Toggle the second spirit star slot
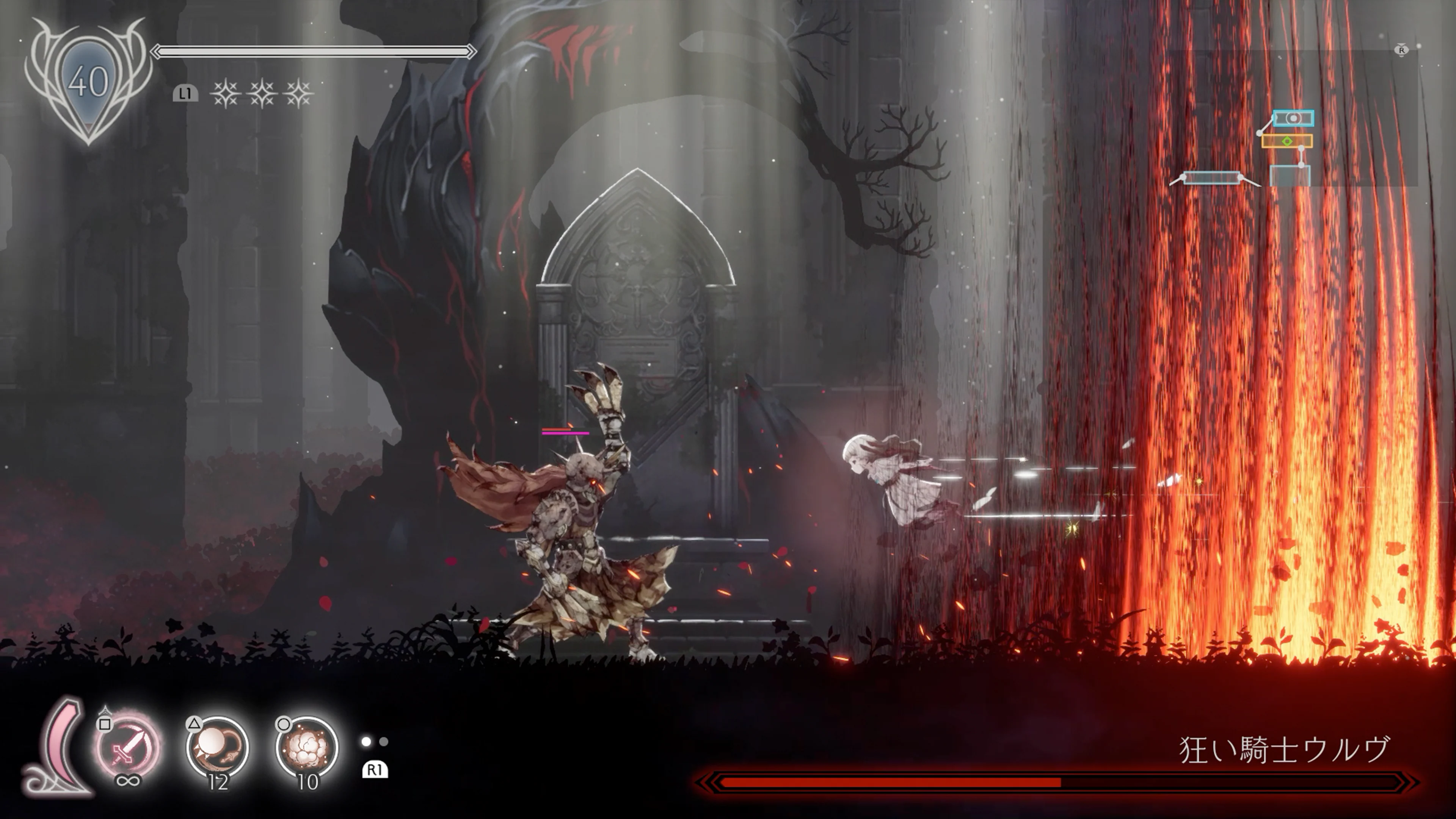1456x819 pixels. 263,95
